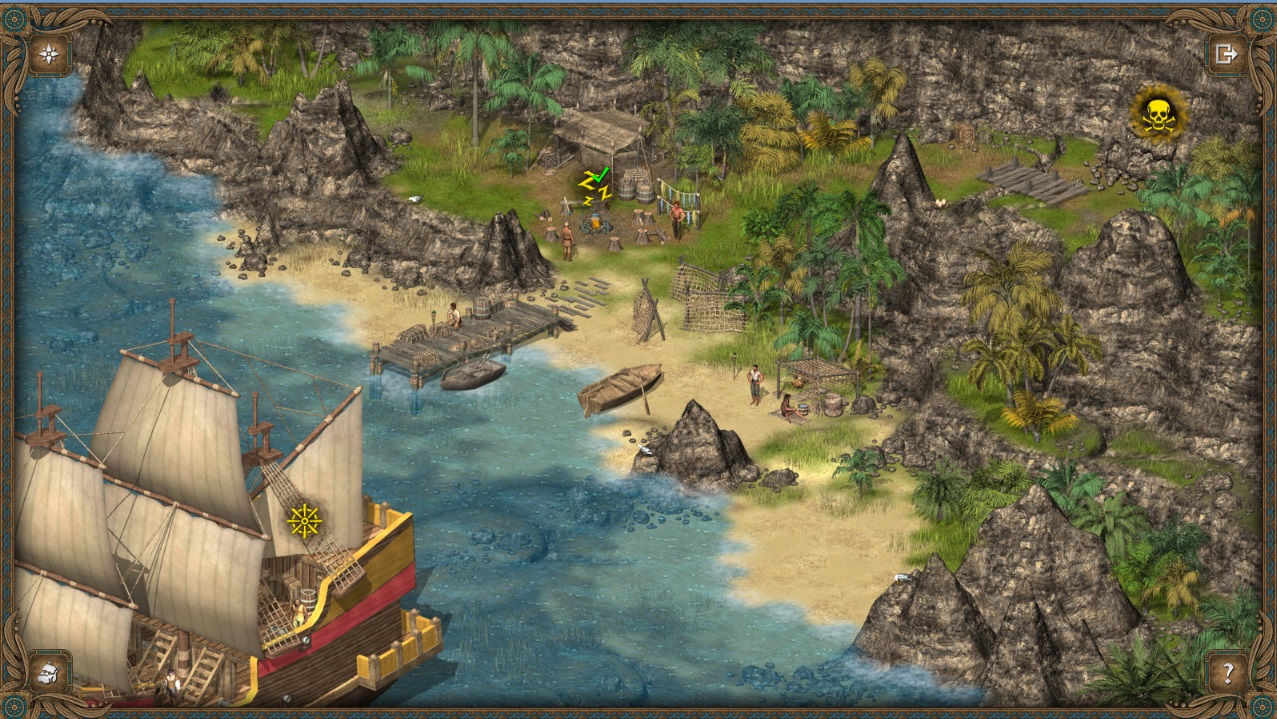Select the yellow skull and crossbones marker
Viewport: 1277px width, 719px height.
click(1158, 115)
